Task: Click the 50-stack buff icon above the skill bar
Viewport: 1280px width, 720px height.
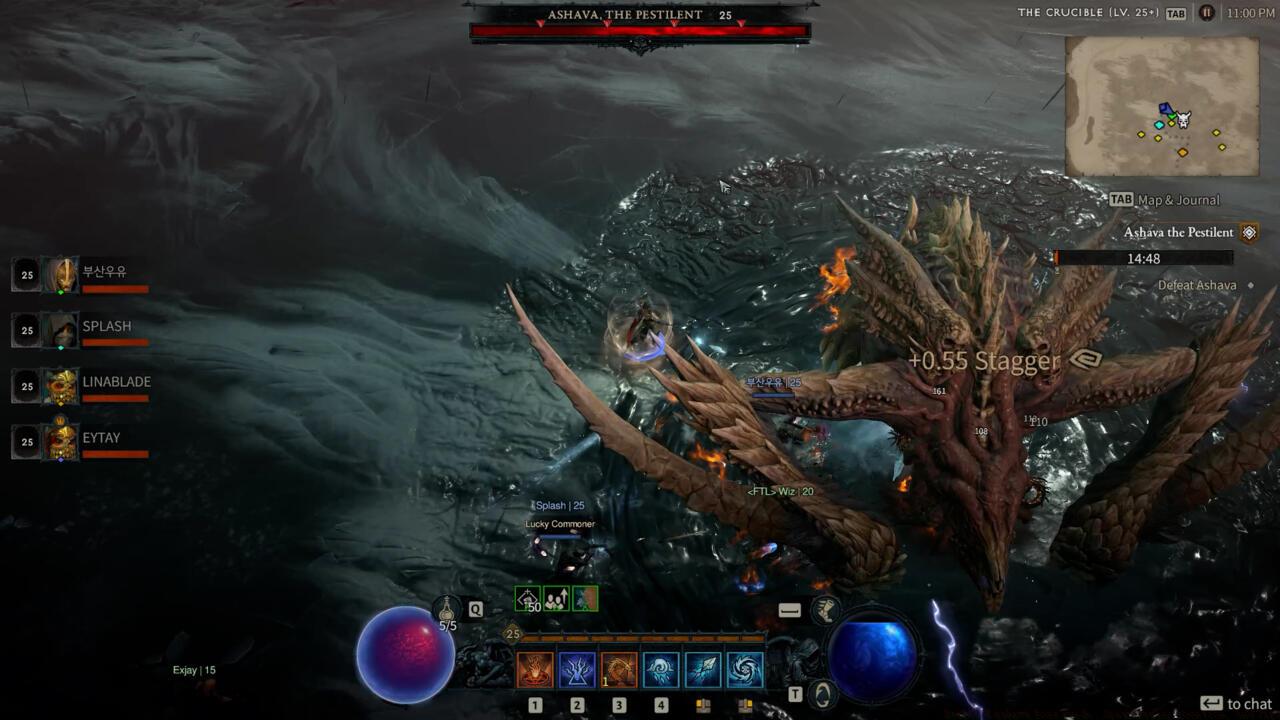Action: tap(527, 599)
